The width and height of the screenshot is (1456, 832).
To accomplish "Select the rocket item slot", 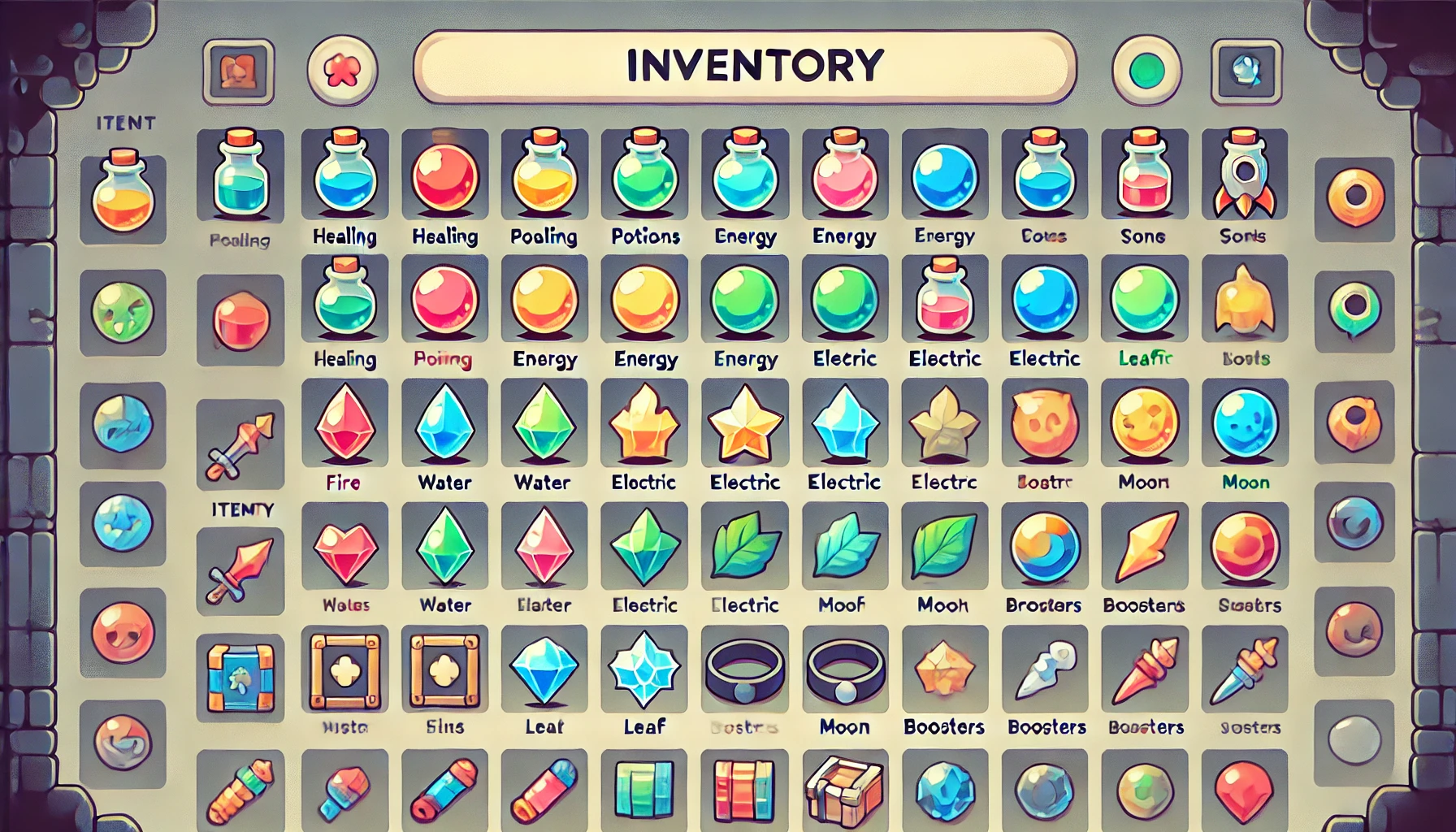I will tap(1244, 173).
